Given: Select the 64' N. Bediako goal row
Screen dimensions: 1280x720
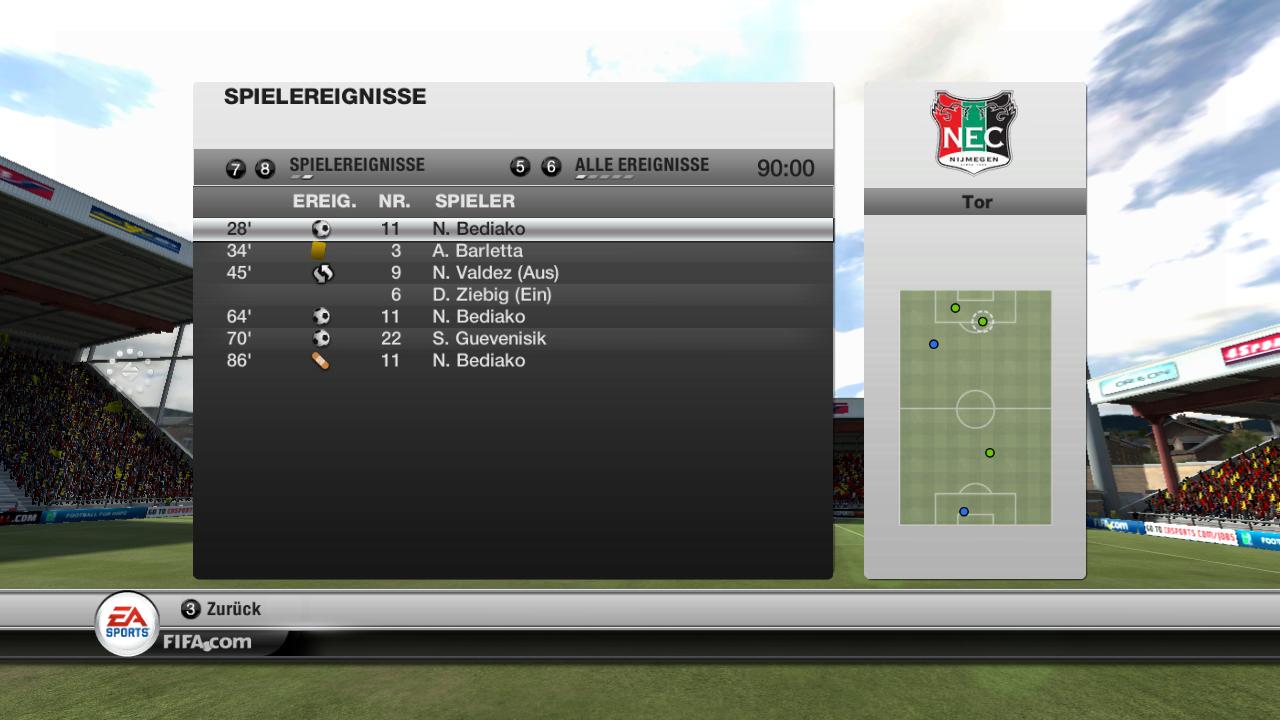Looking at the screenshot, I should click(x=512, y=317).
